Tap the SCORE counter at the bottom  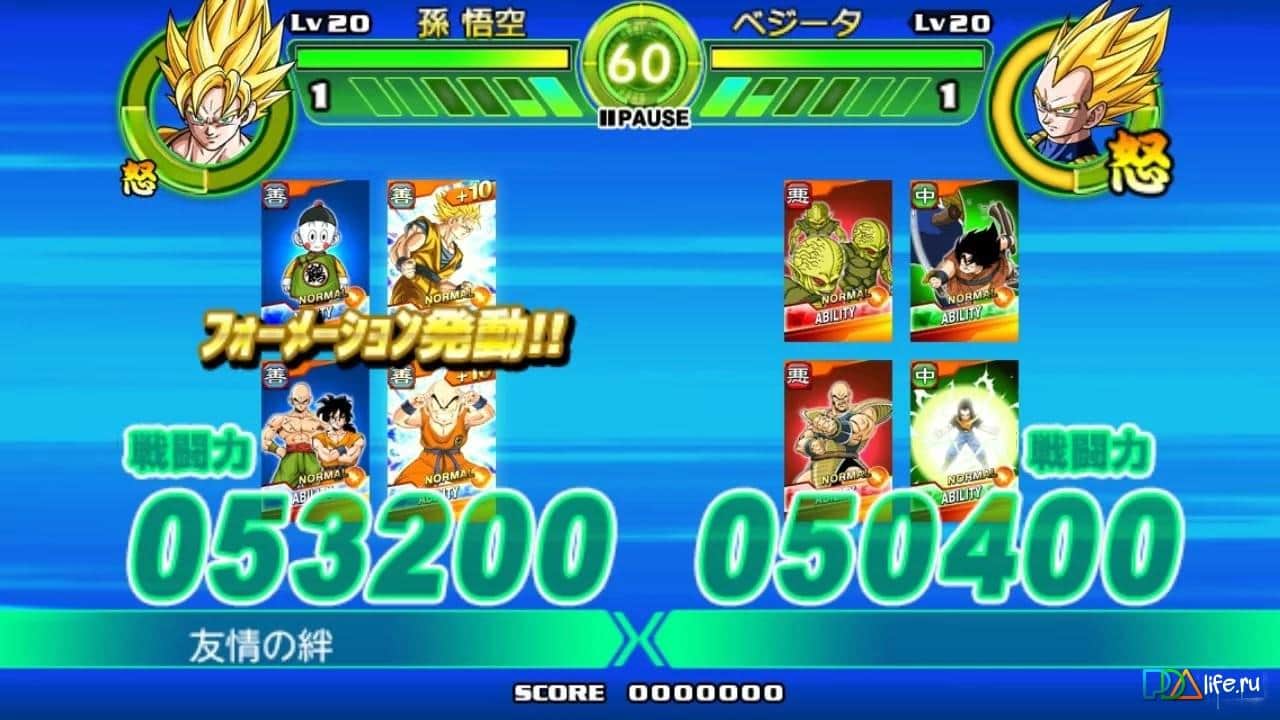pyautogui.click(x=640, y=691)
